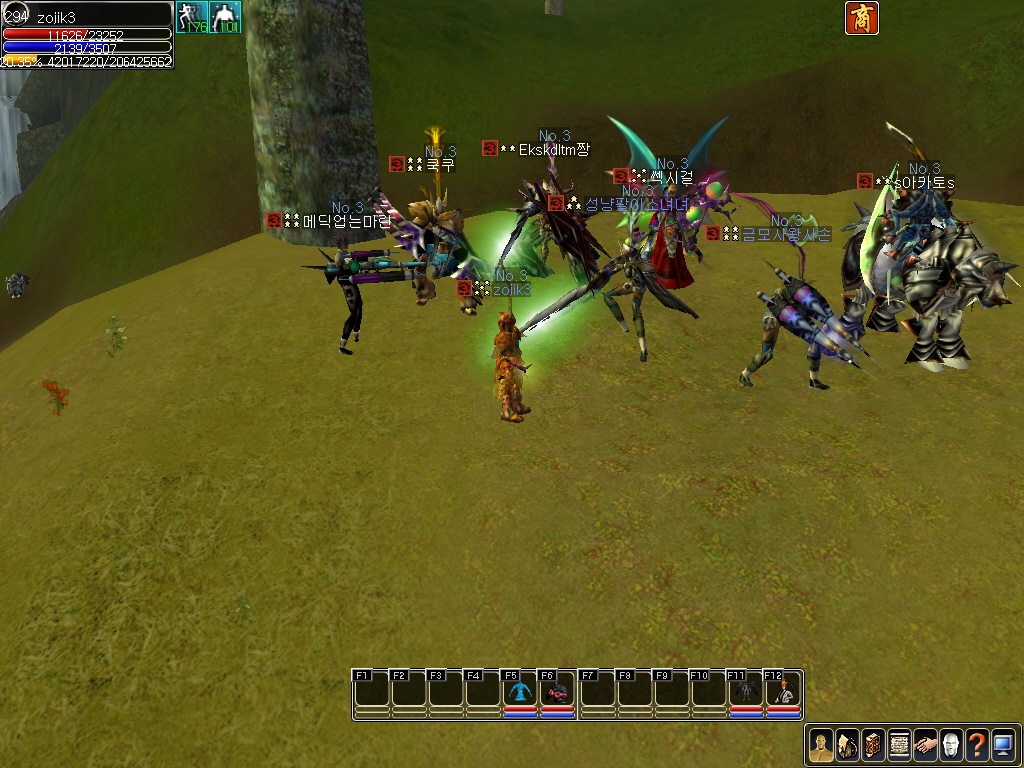
Task: Use the blue figure skill in F5
Action: (520, 692)
